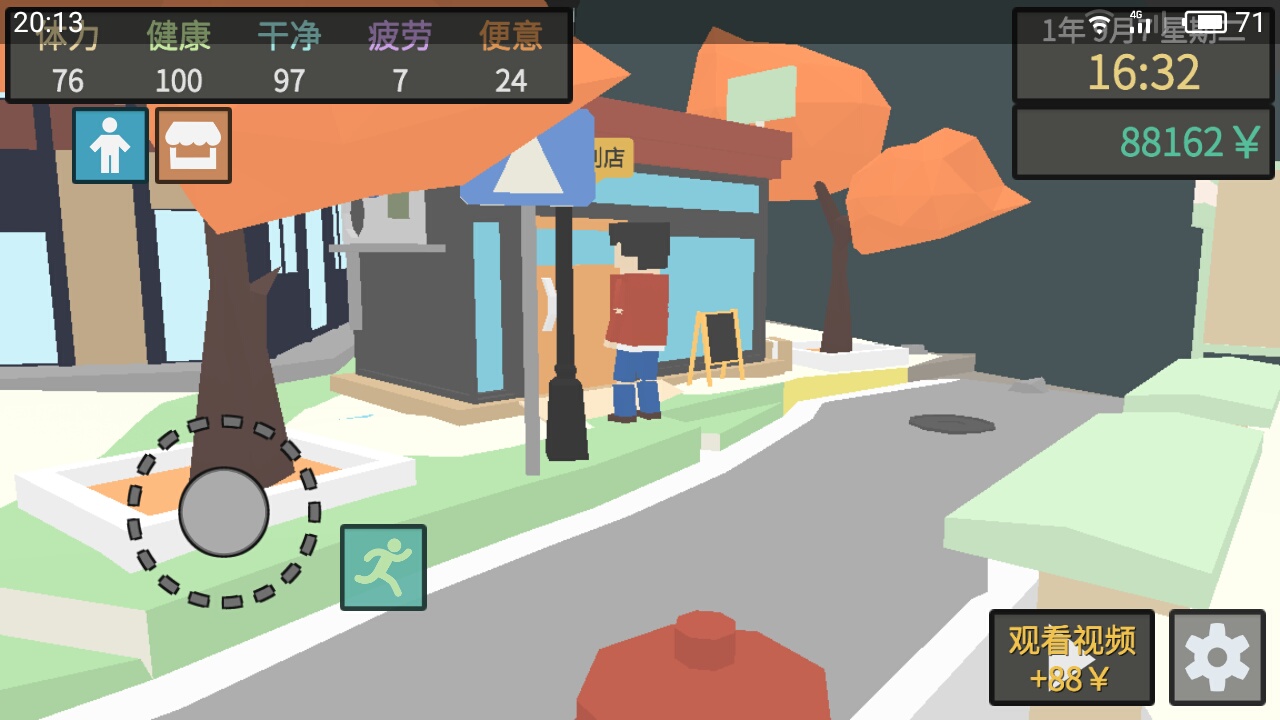The width and height of the screenshot is (1280, 720).
Task: Open the character status icon
Action: point(110,146)
